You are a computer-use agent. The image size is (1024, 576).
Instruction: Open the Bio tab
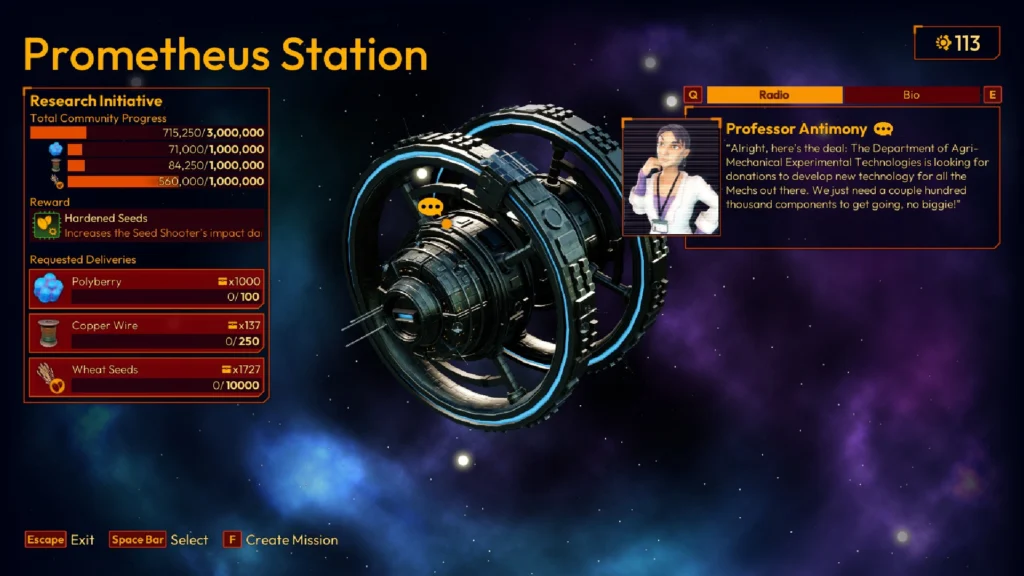click(x=911, y=95)
